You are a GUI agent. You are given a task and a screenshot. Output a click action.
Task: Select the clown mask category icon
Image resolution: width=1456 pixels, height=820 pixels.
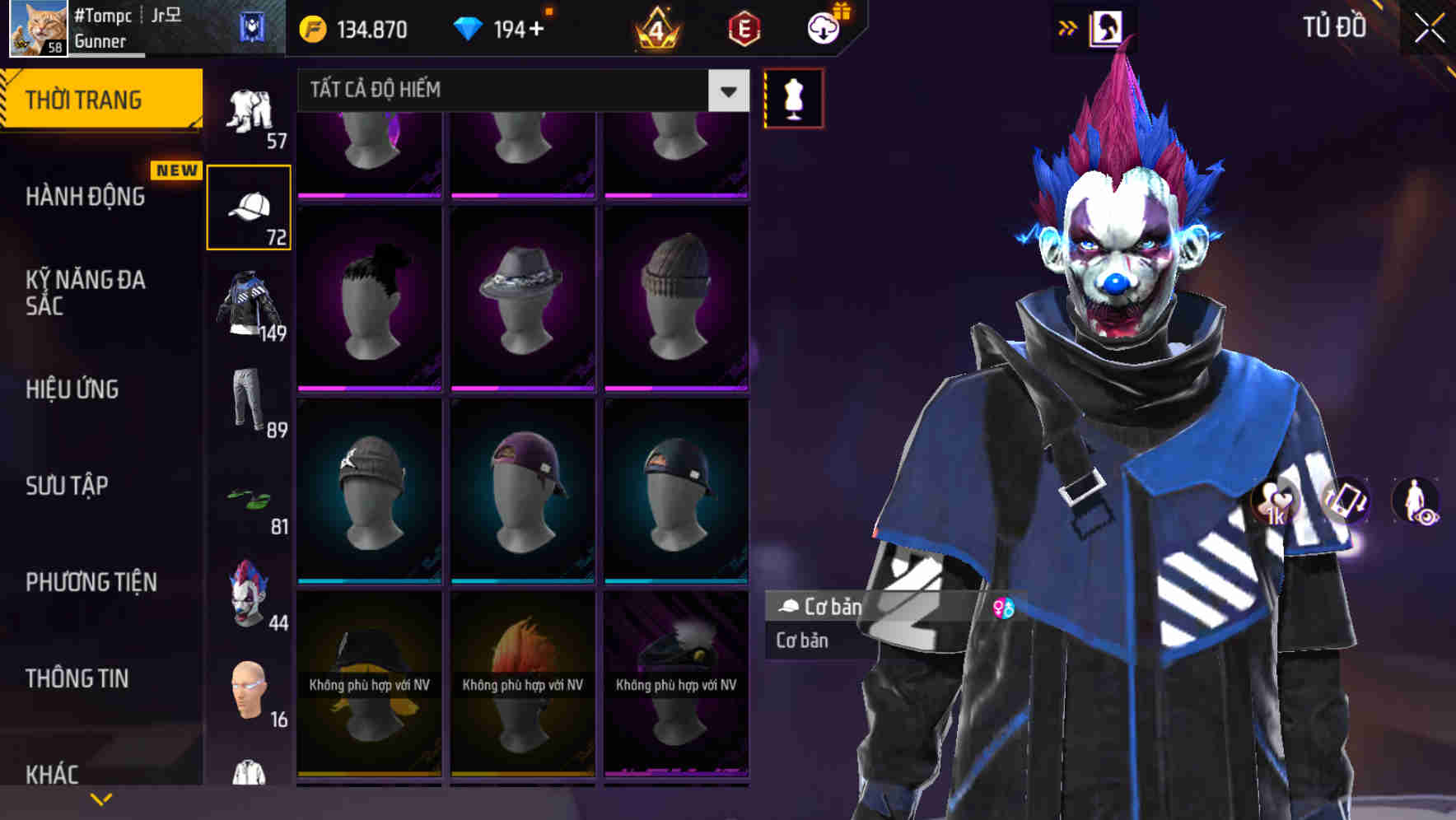point(247,596)
